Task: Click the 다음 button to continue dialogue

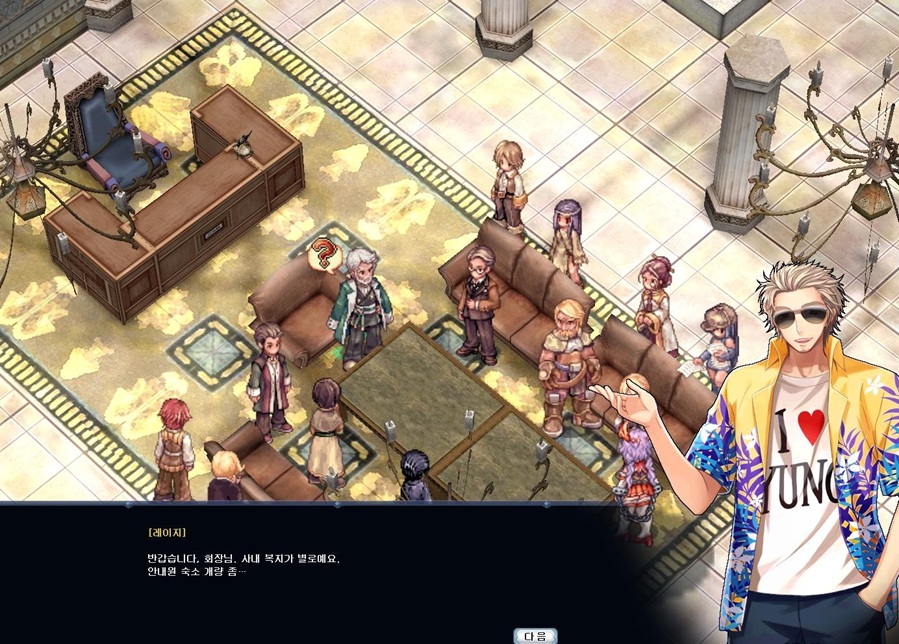Action: pos(535,635)
